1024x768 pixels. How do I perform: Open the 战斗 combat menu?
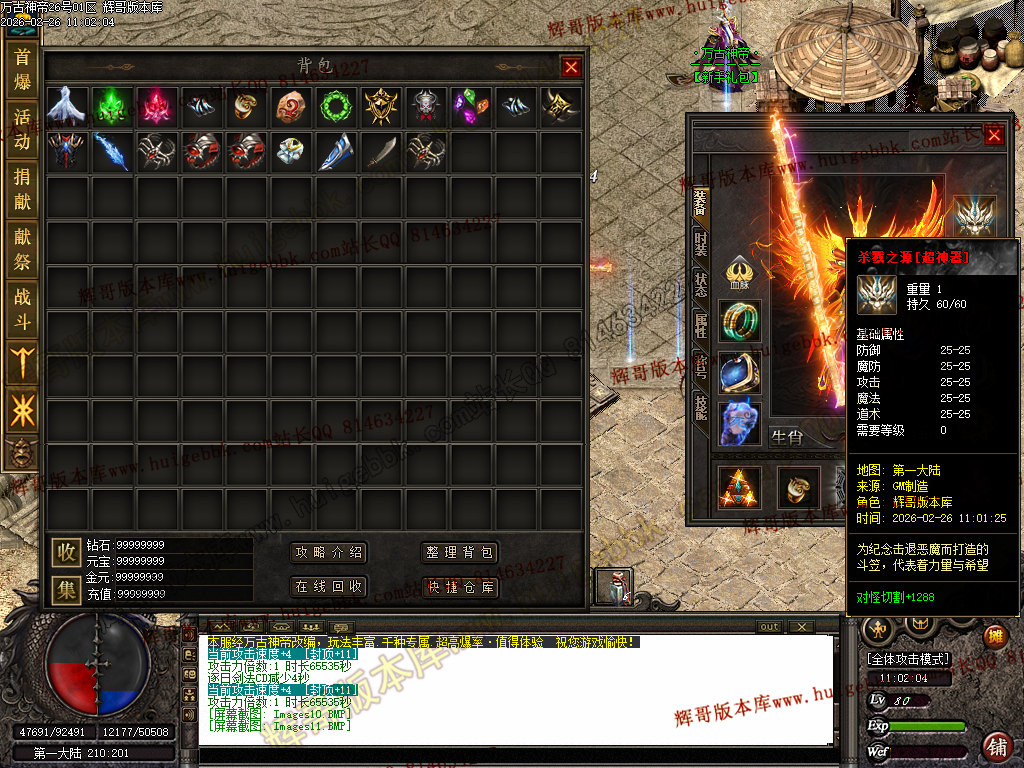tap(22, 309)
